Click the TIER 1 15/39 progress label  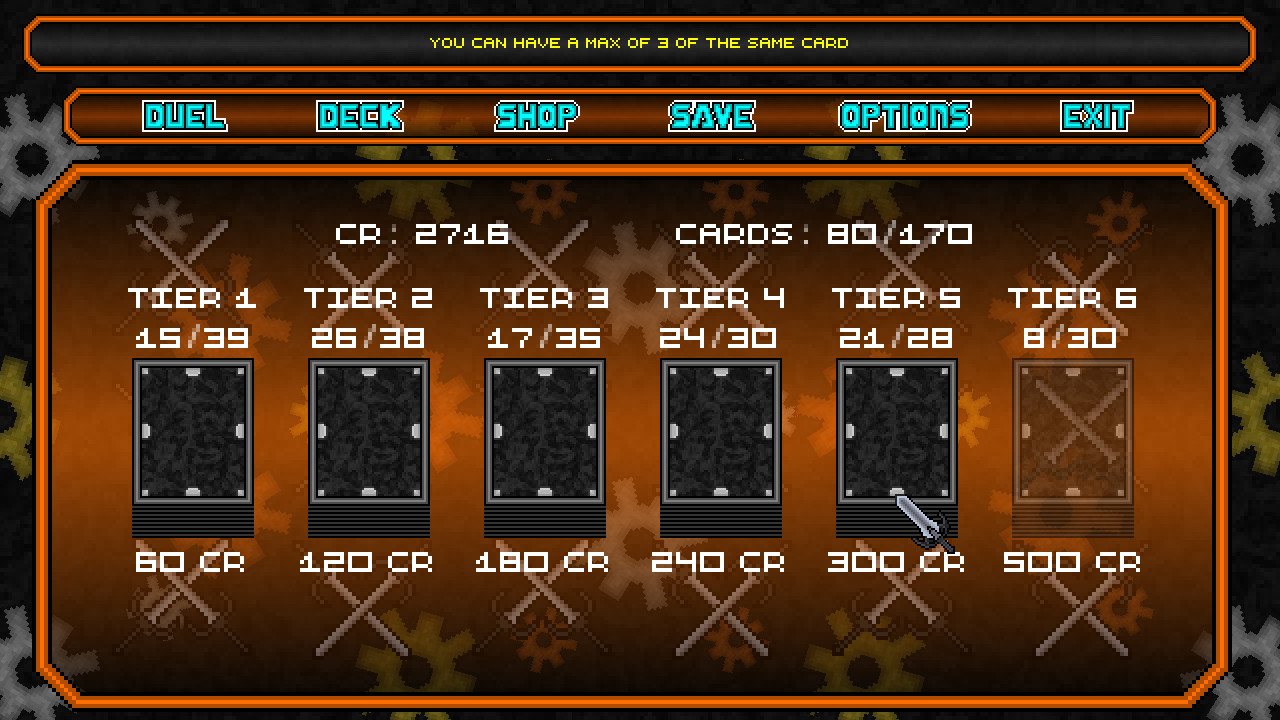coord(196,318)
